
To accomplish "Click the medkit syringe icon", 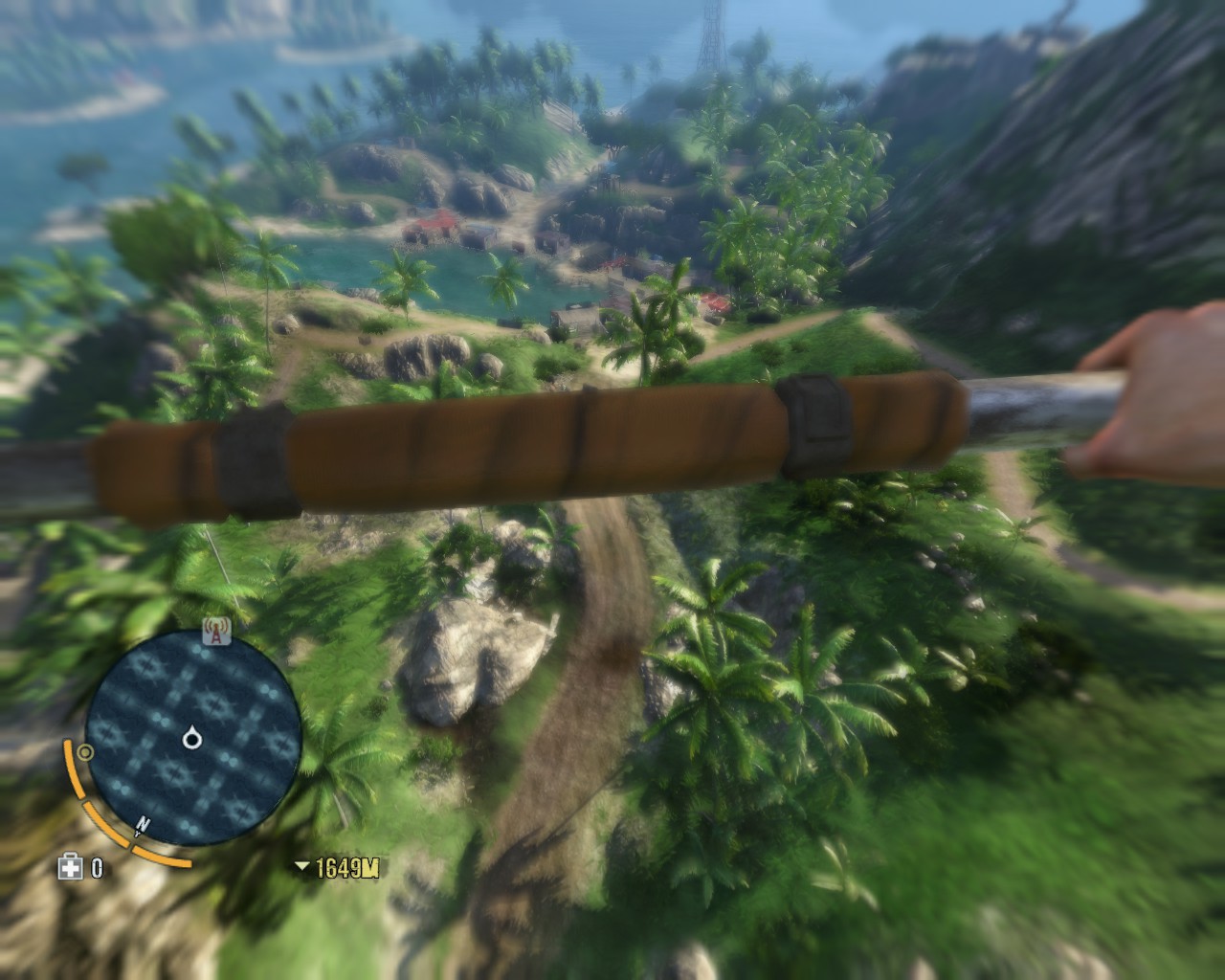I will (x=70, y=868).
